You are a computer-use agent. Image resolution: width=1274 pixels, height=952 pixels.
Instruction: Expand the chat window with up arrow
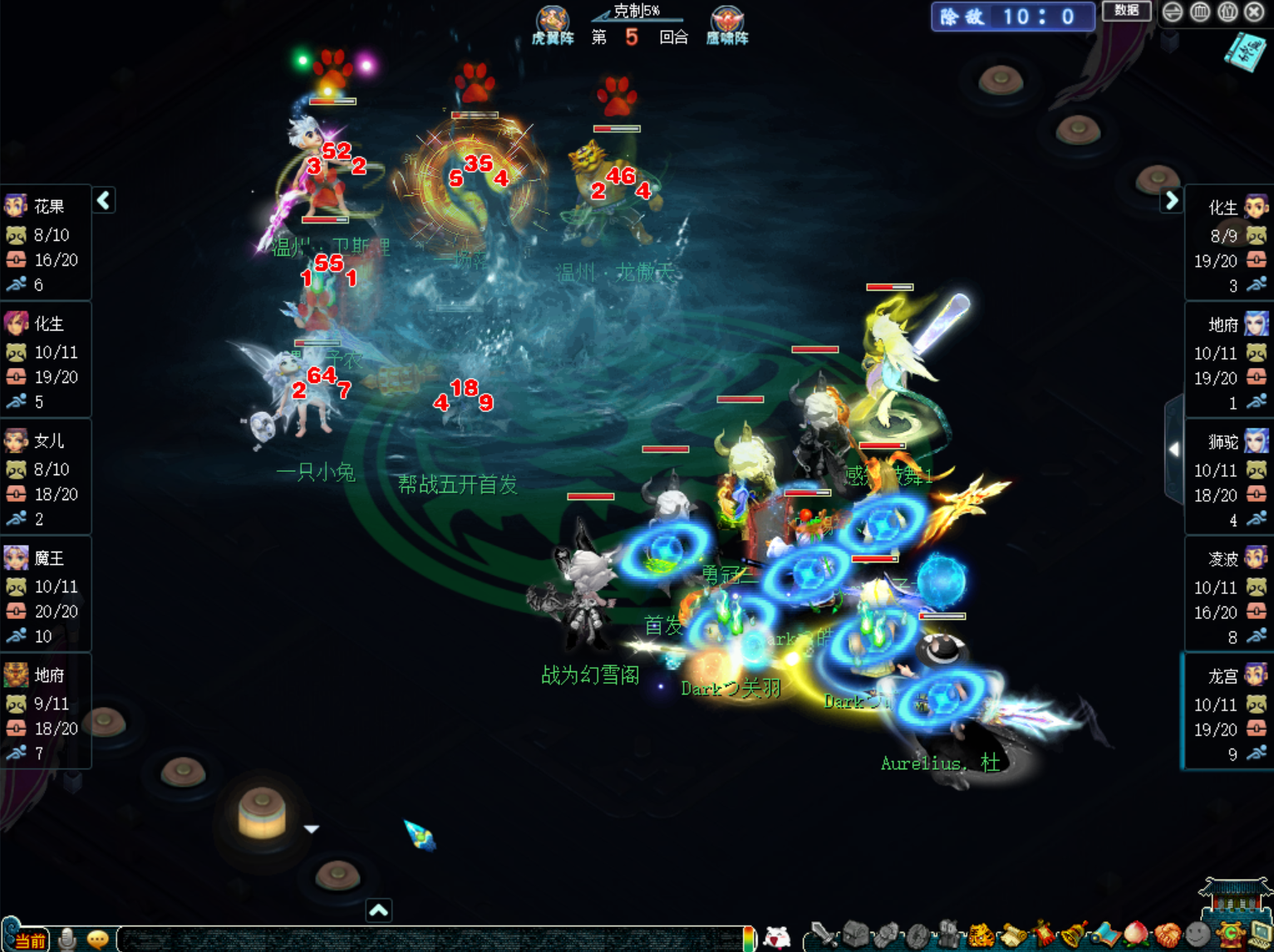tap(379, 910)
